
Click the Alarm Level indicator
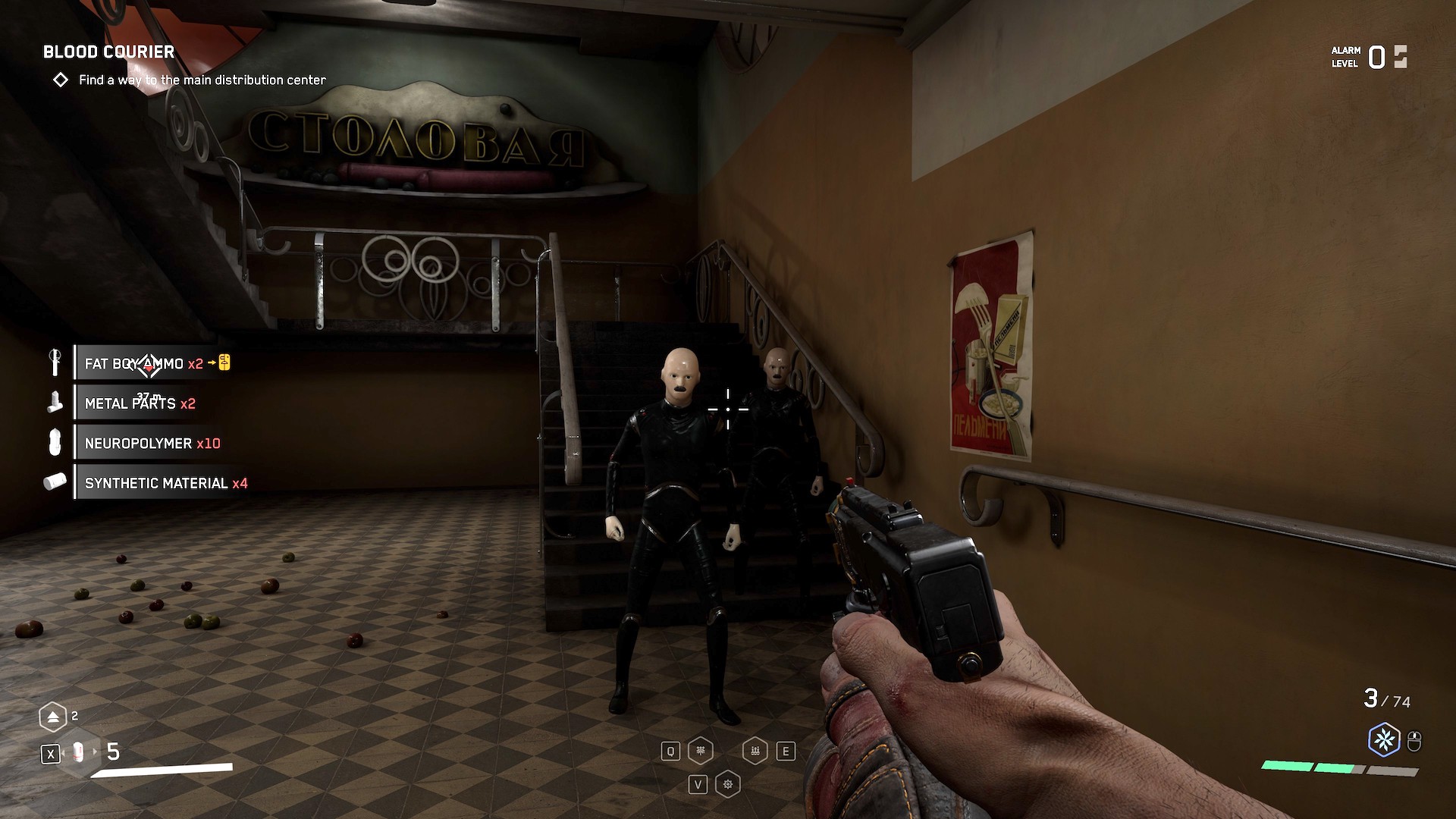point(1369,57)
